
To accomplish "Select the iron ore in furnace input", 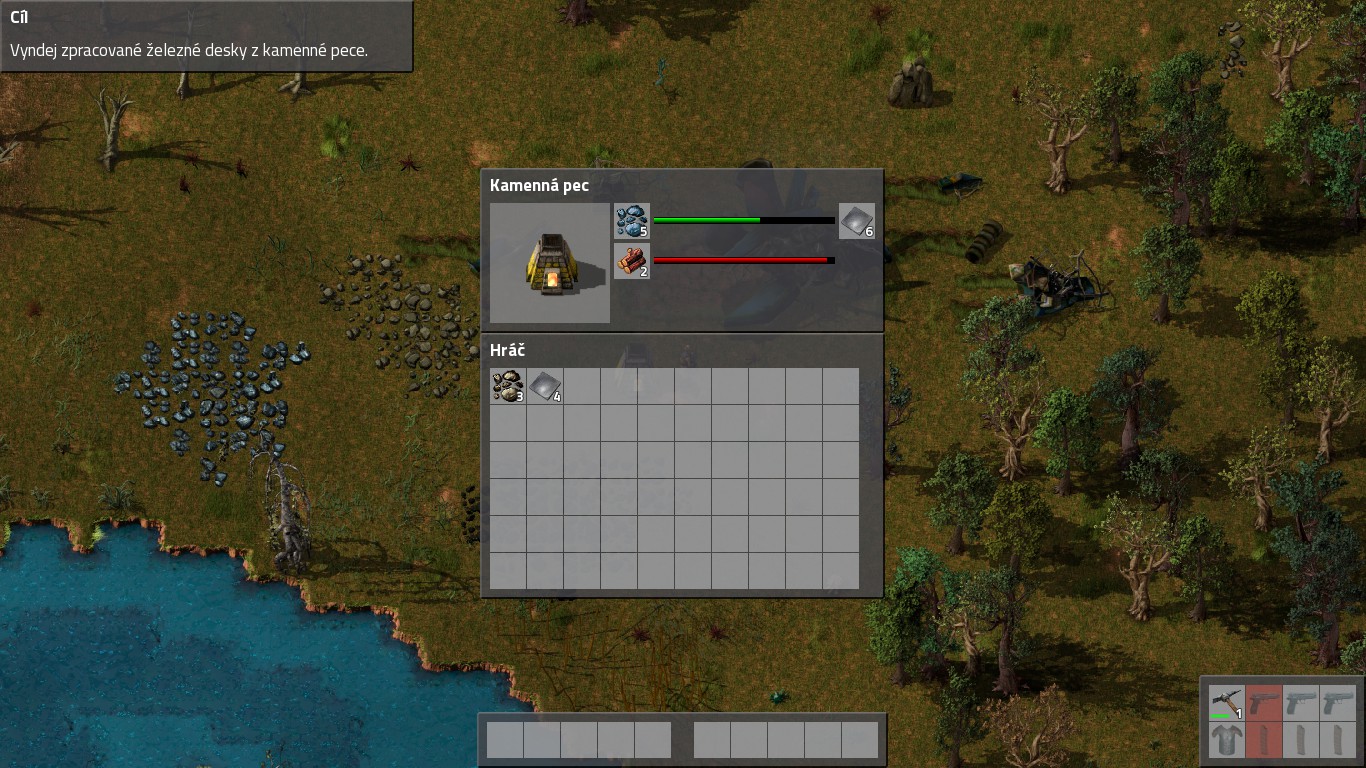I will click(x=632, y=221).
